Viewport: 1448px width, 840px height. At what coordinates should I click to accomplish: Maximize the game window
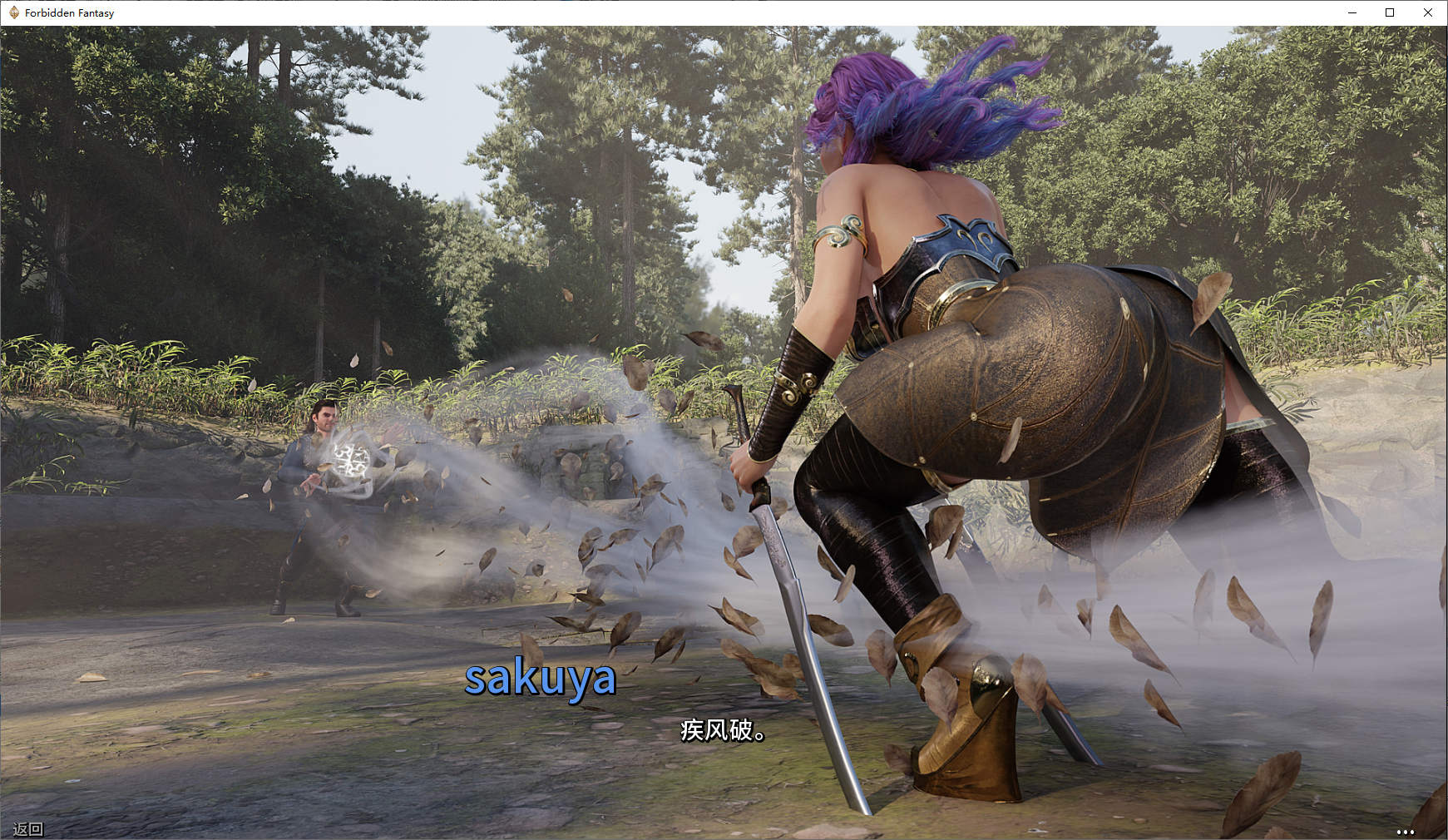coord(1390,12)
